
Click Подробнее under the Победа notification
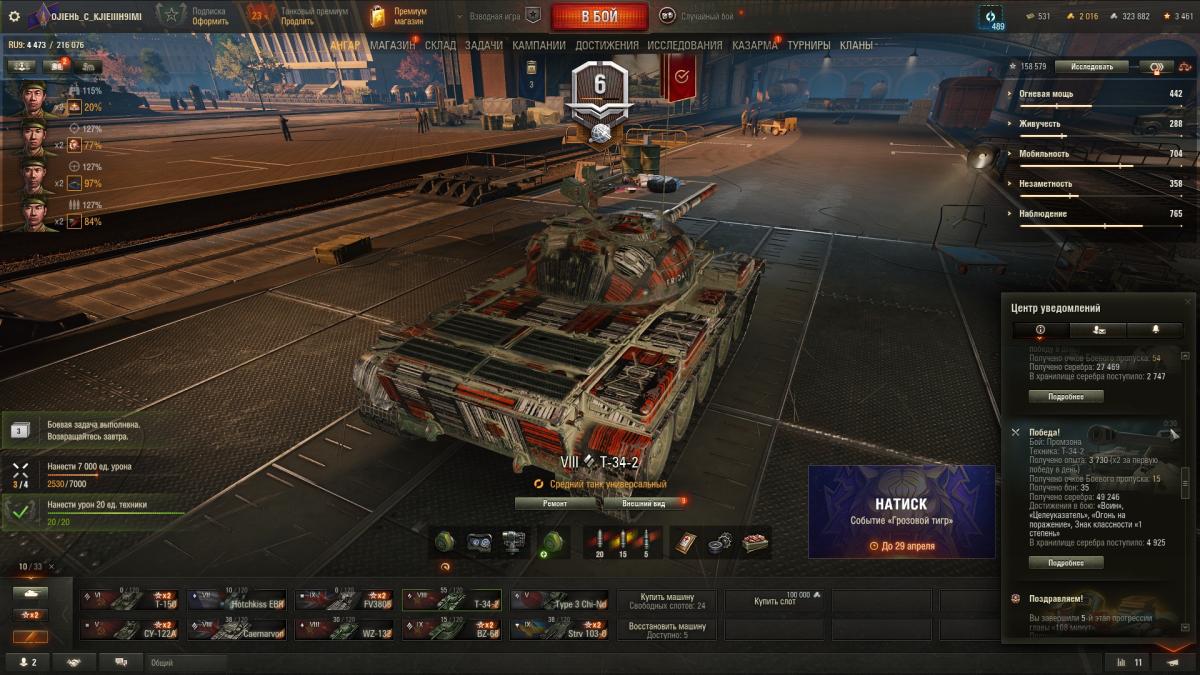click(x=1066, y=562)
